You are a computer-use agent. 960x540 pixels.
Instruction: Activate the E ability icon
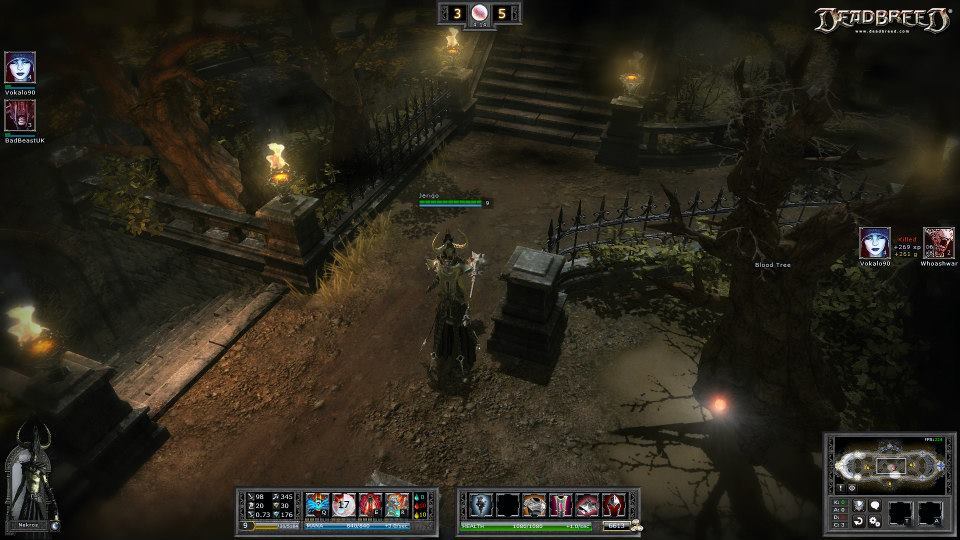click(x=370, y=504)
